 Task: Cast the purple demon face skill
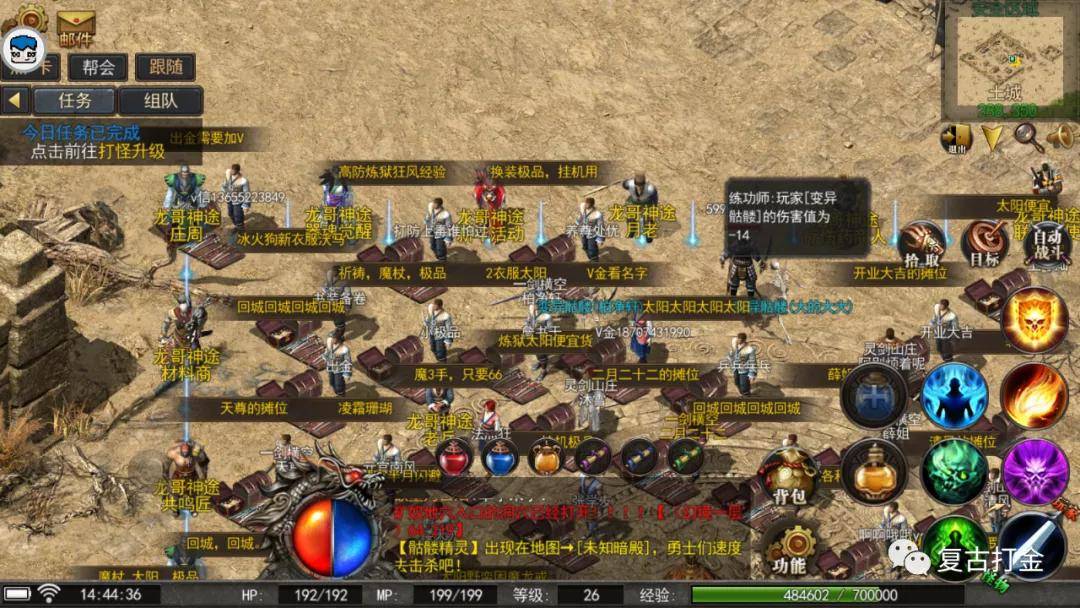coord(1034,470)
